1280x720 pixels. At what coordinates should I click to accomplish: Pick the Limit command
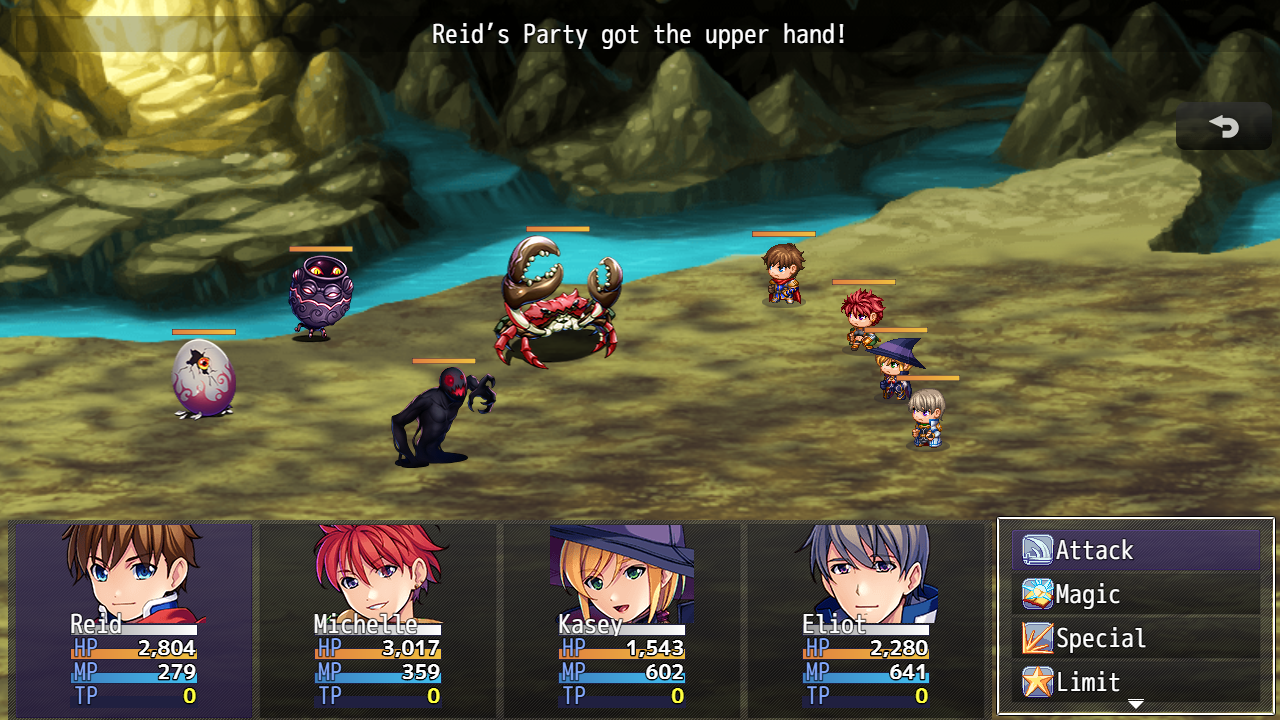point(1135,682)
